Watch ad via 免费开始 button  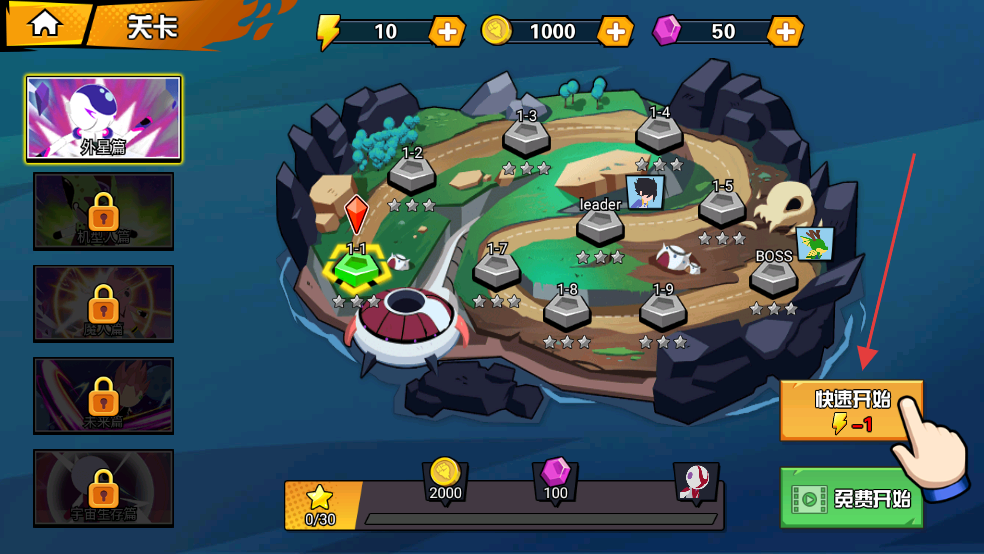[x=850, y=497]
